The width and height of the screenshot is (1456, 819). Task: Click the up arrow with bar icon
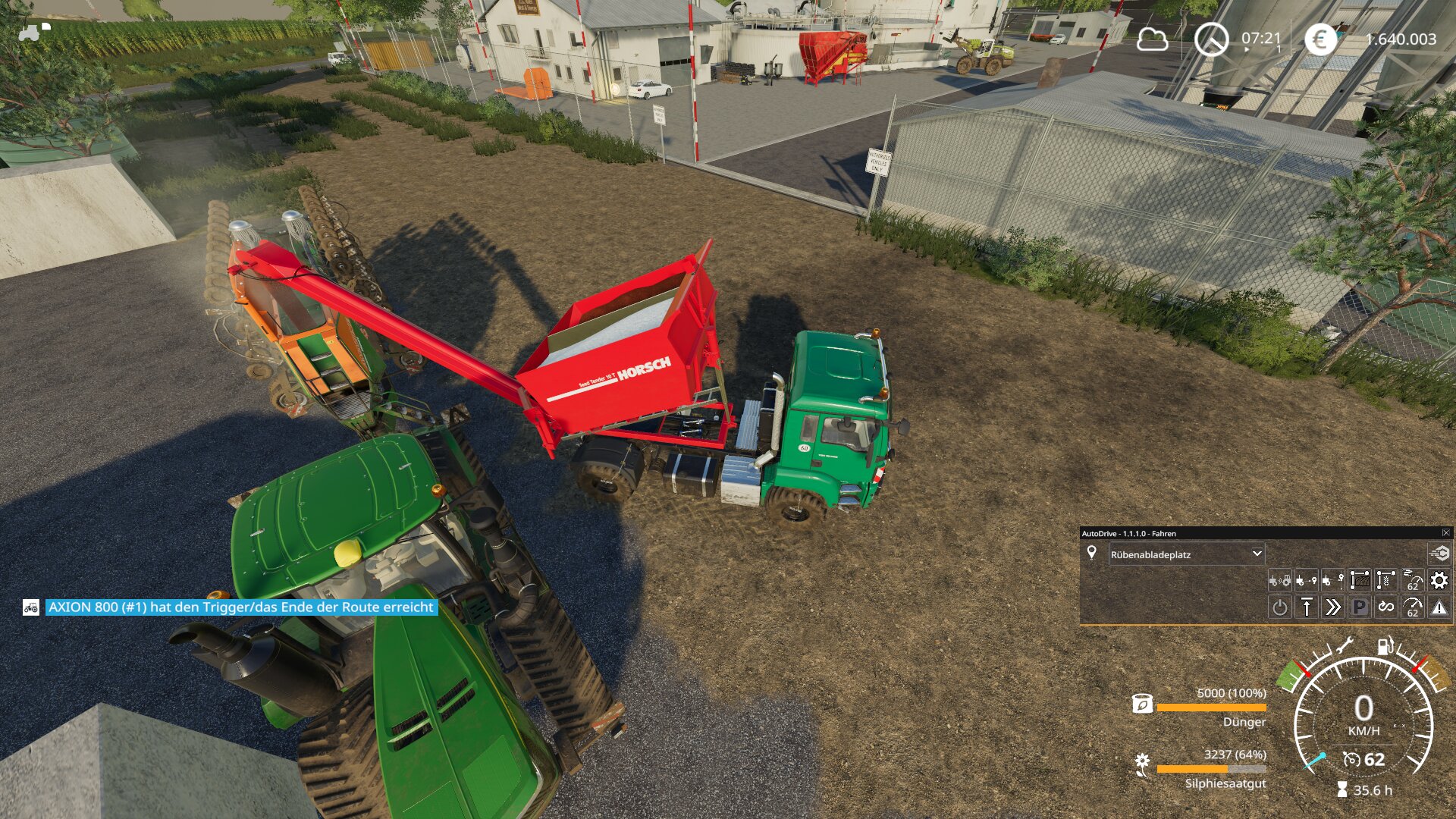tap(1306, 607)
